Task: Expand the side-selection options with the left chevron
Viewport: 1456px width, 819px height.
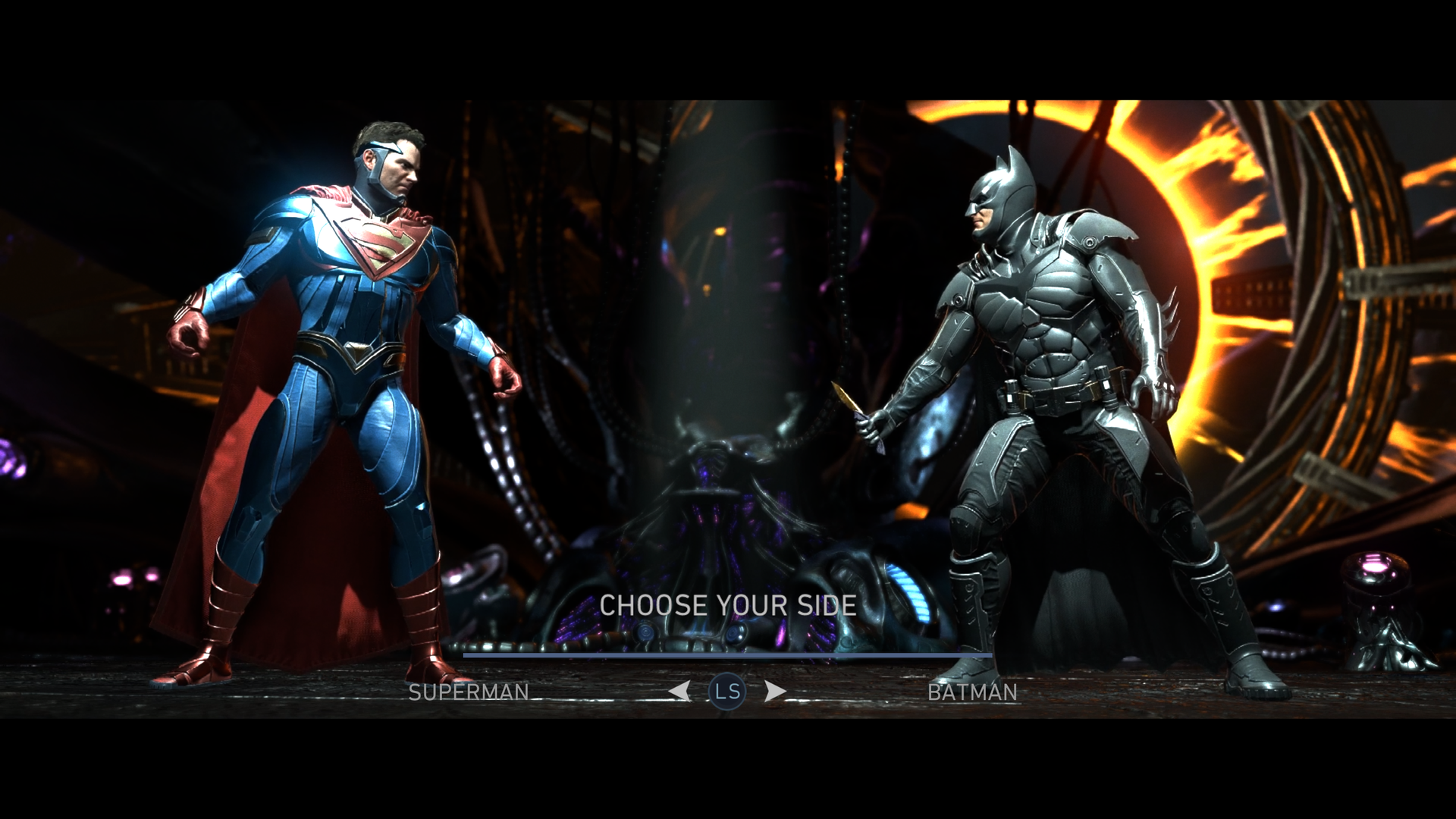Action: tap(680, 691)
